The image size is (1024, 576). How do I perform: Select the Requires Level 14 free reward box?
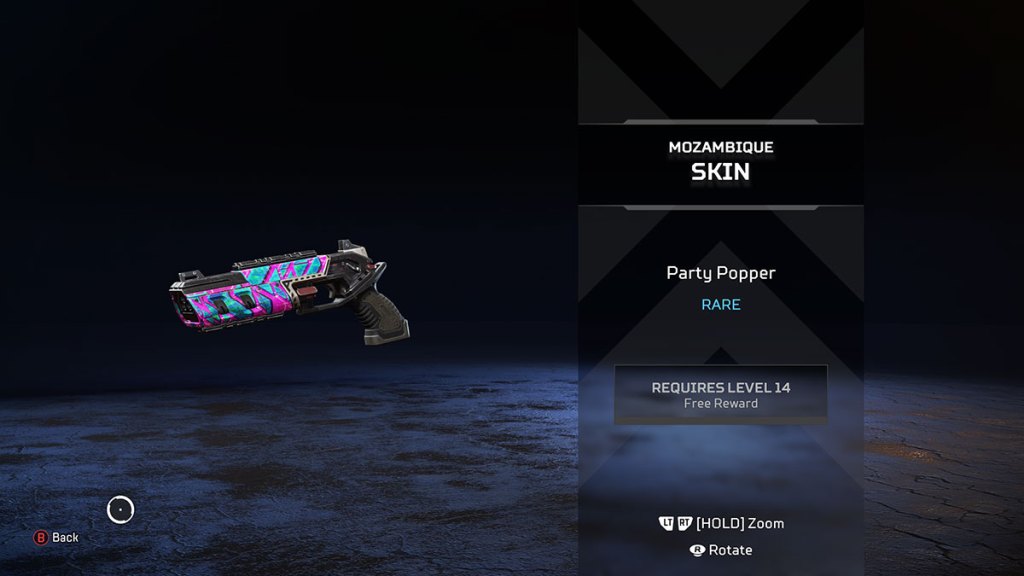click(x=720, y=394)
